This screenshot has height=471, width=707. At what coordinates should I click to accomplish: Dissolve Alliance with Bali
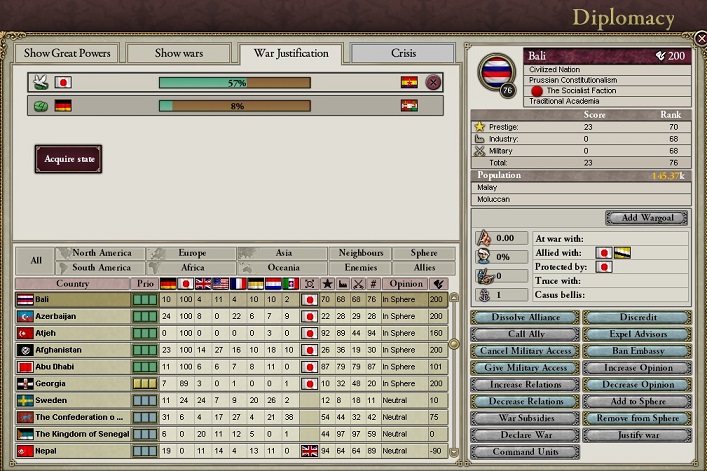524,318
